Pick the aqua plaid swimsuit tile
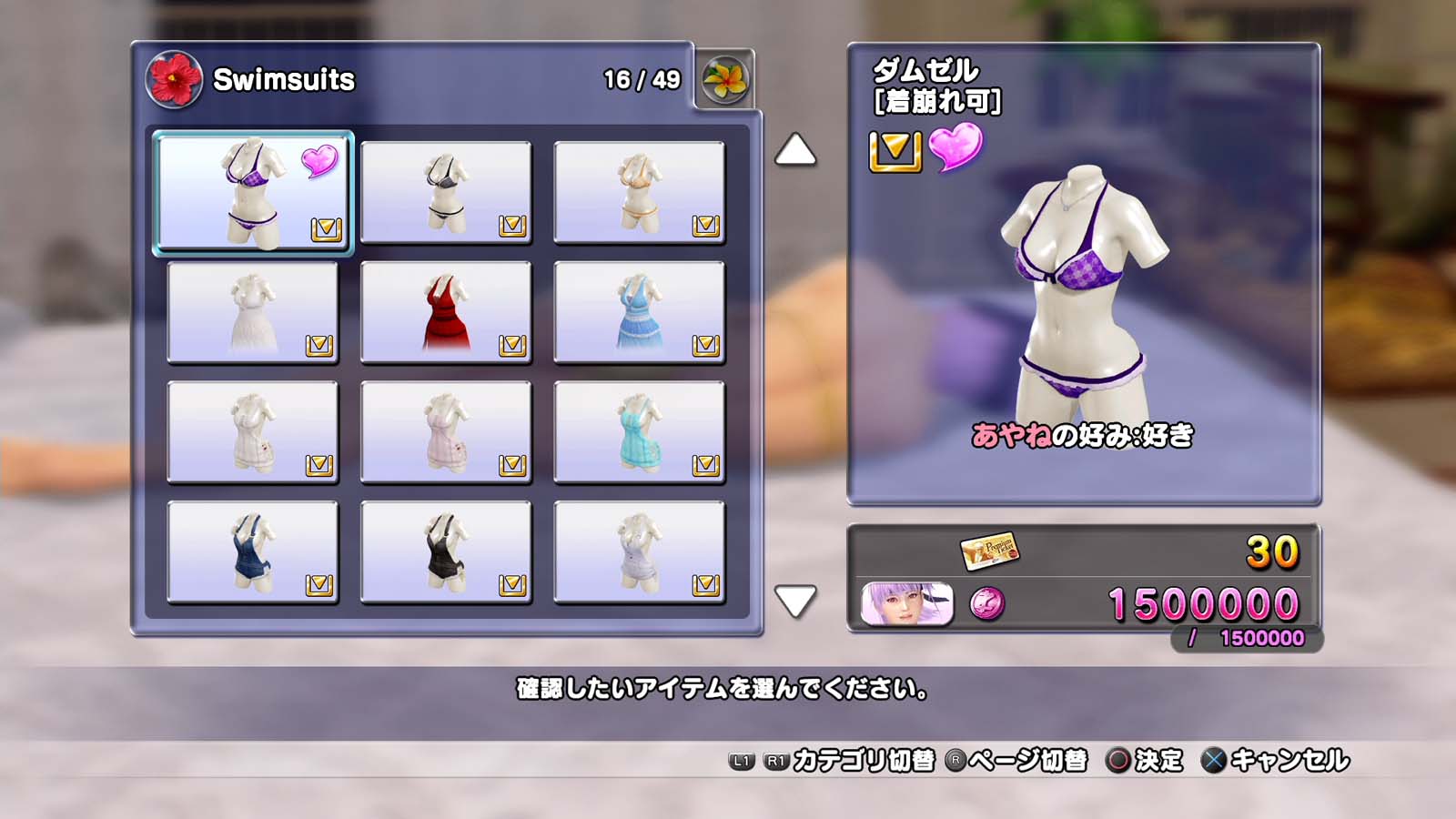The height and width of the screenshot is (819, 1456). (x=639, y=432)
